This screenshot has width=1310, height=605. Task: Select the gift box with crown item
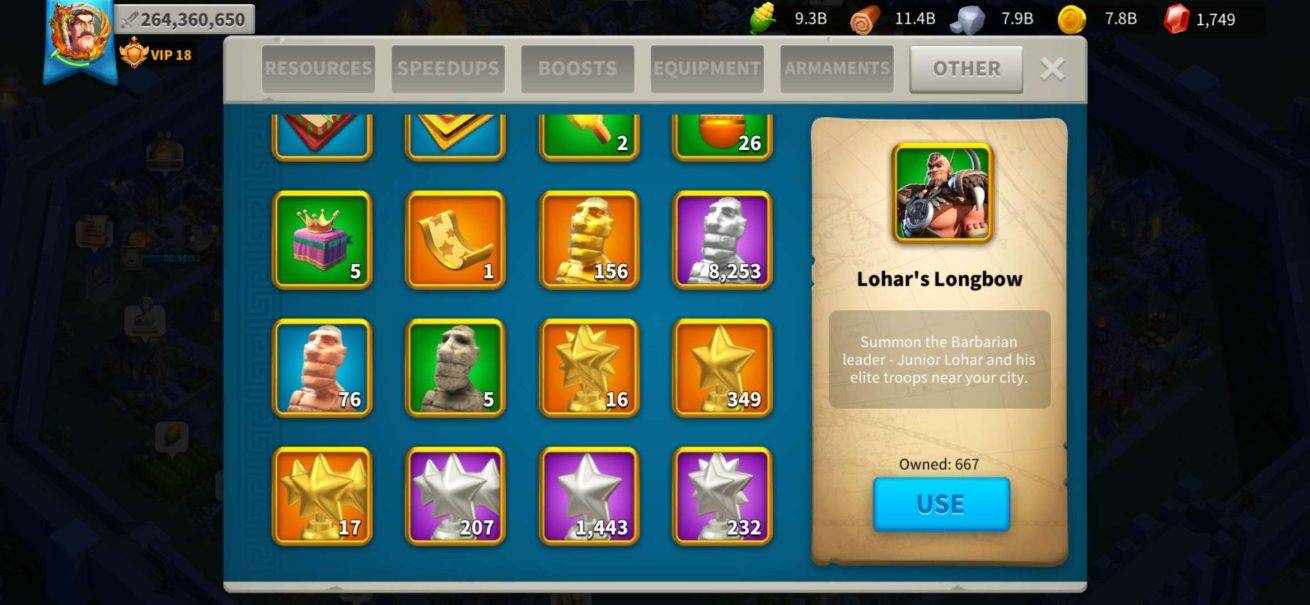[x=322, y=240]
